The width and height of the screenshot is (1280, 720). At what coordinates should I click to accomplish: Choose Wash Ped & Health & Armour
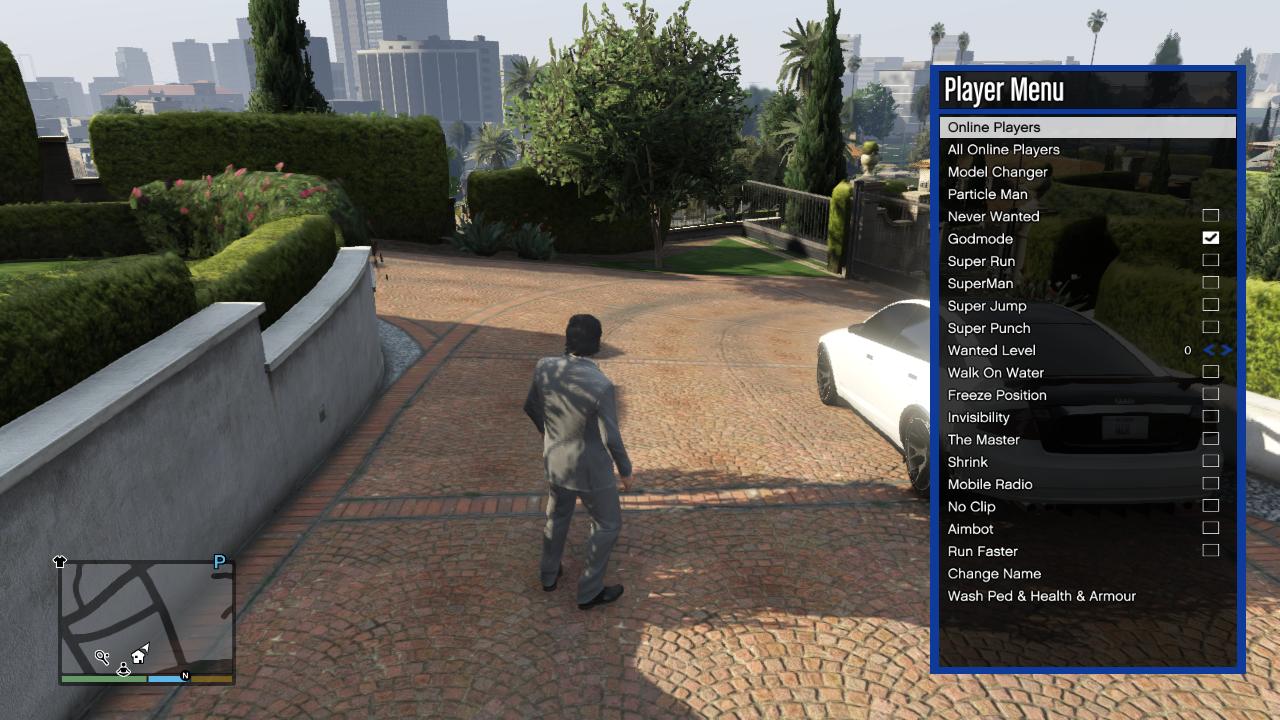(1041, 596)
